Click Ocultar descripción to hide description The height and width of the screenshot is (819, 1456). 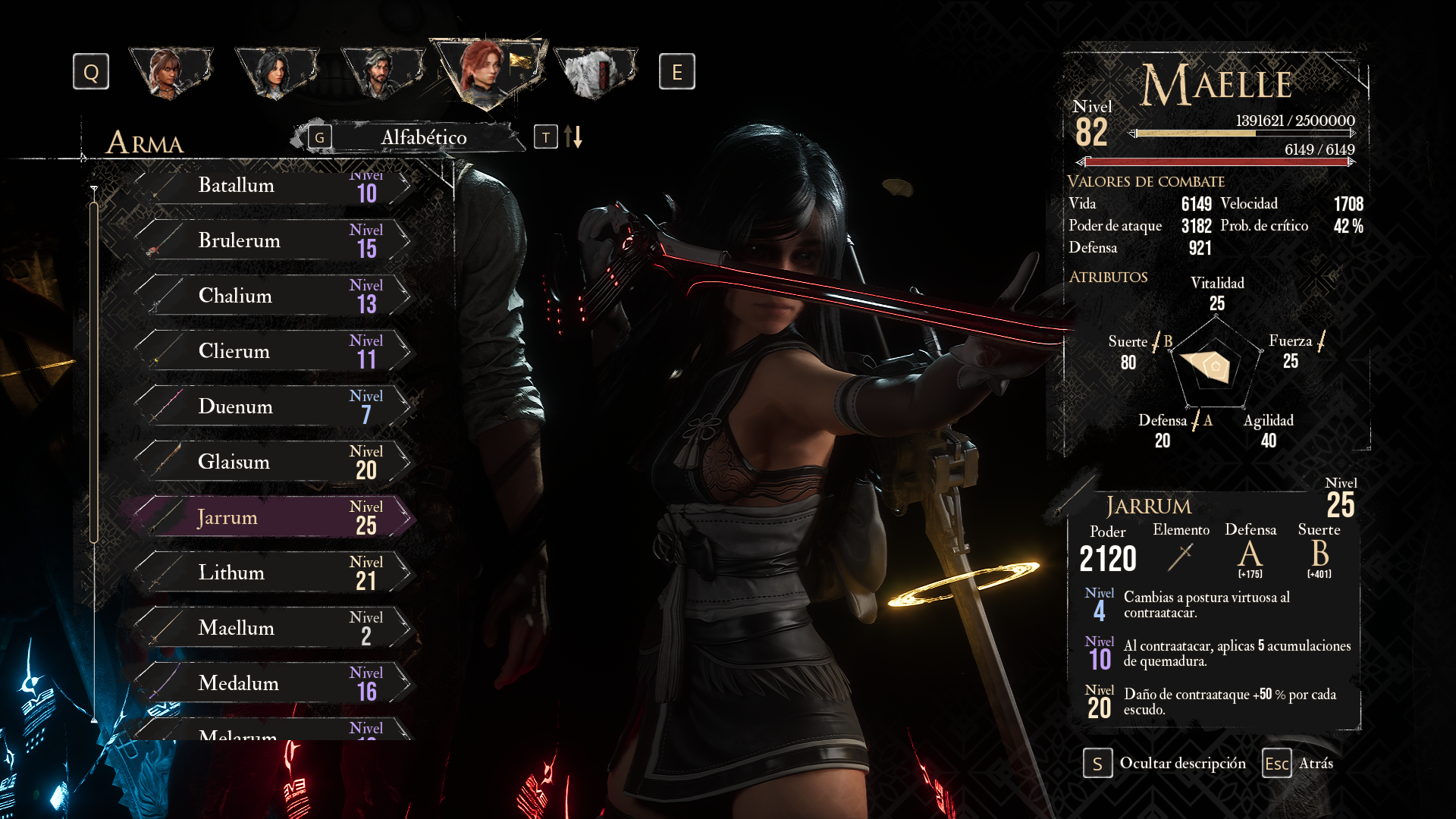(1165, 764)
